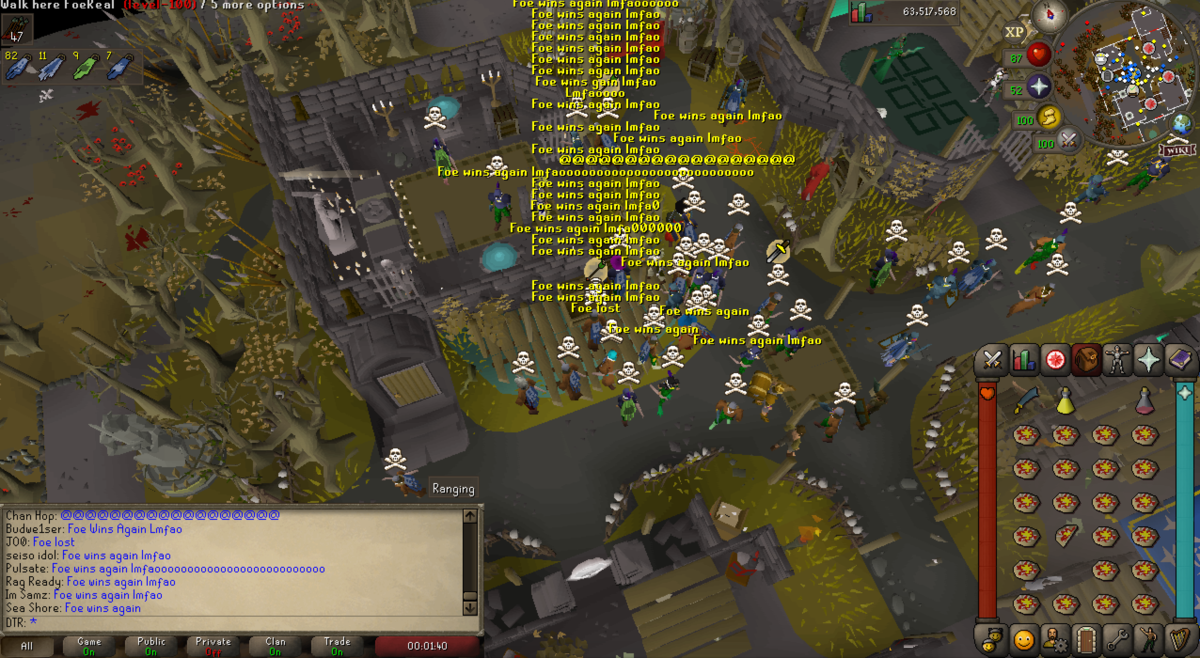Select the yellow potion in the inventory

click(1065, 402)
